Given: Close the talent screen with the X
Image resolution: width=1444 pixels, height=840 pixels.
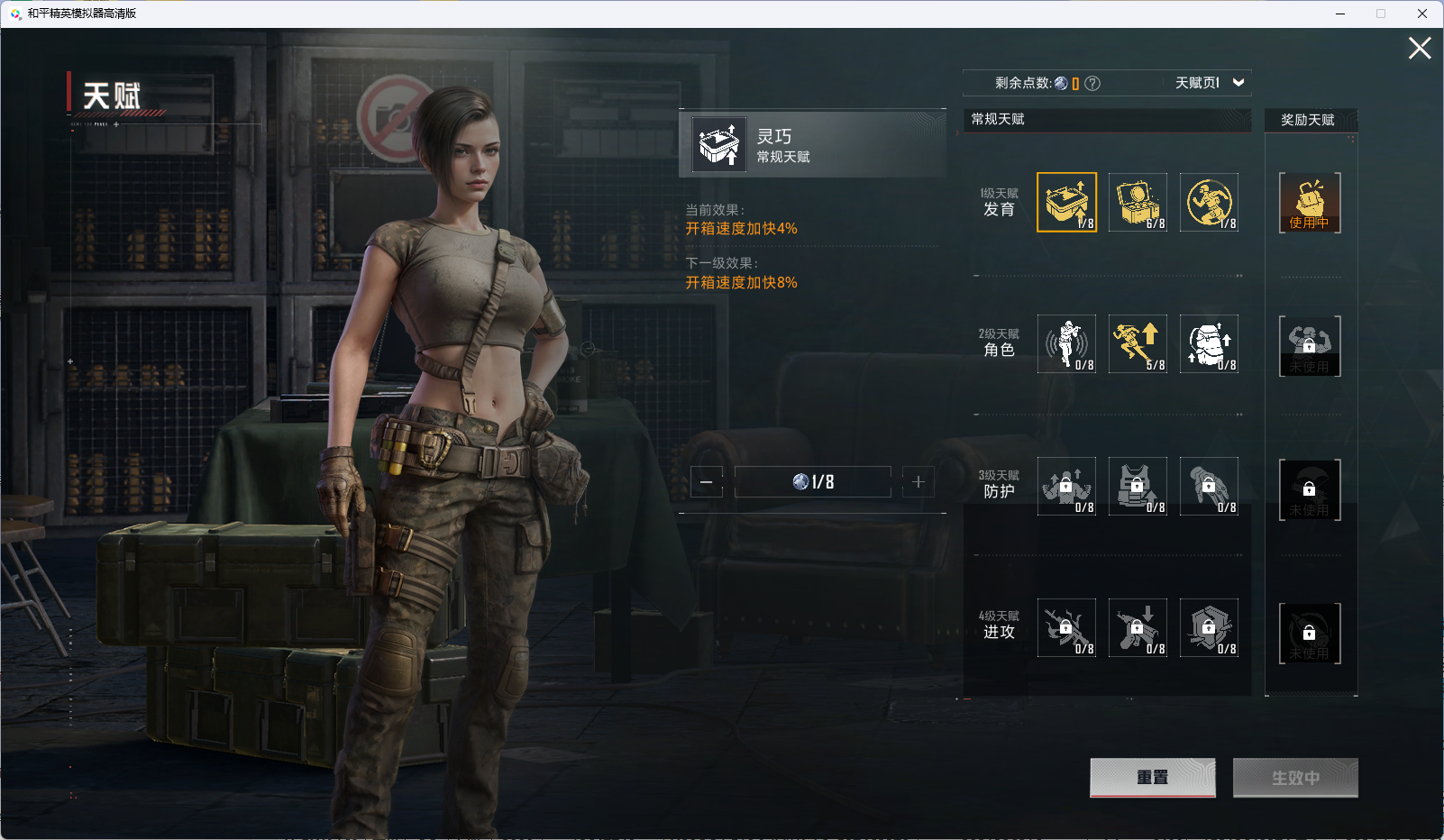Looking at the screenshot, I should tap(1420, 49).
